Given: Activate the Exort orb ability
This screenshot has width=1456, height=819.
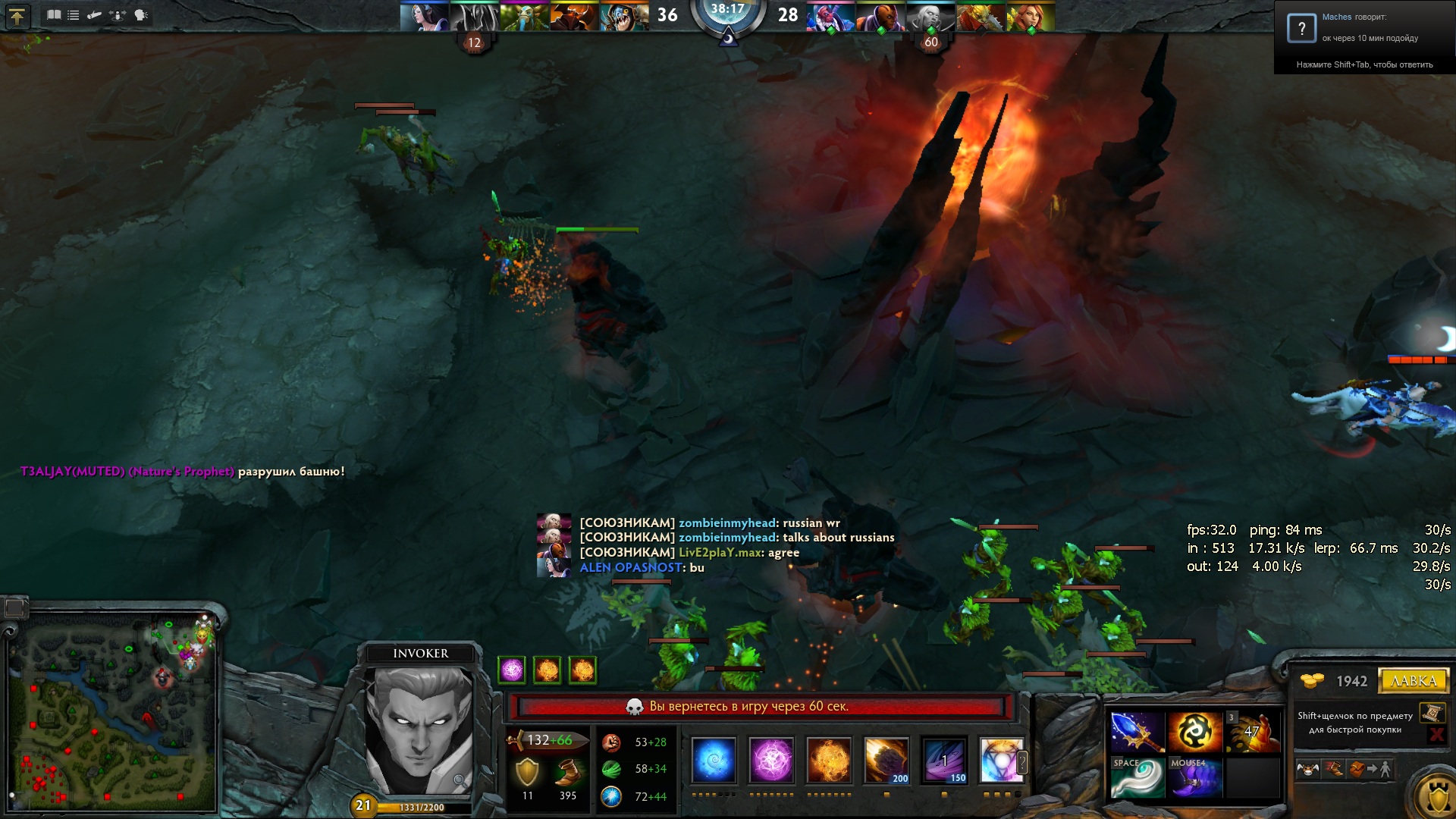Looking at the screenshot, I should click(x=829, y=760).
